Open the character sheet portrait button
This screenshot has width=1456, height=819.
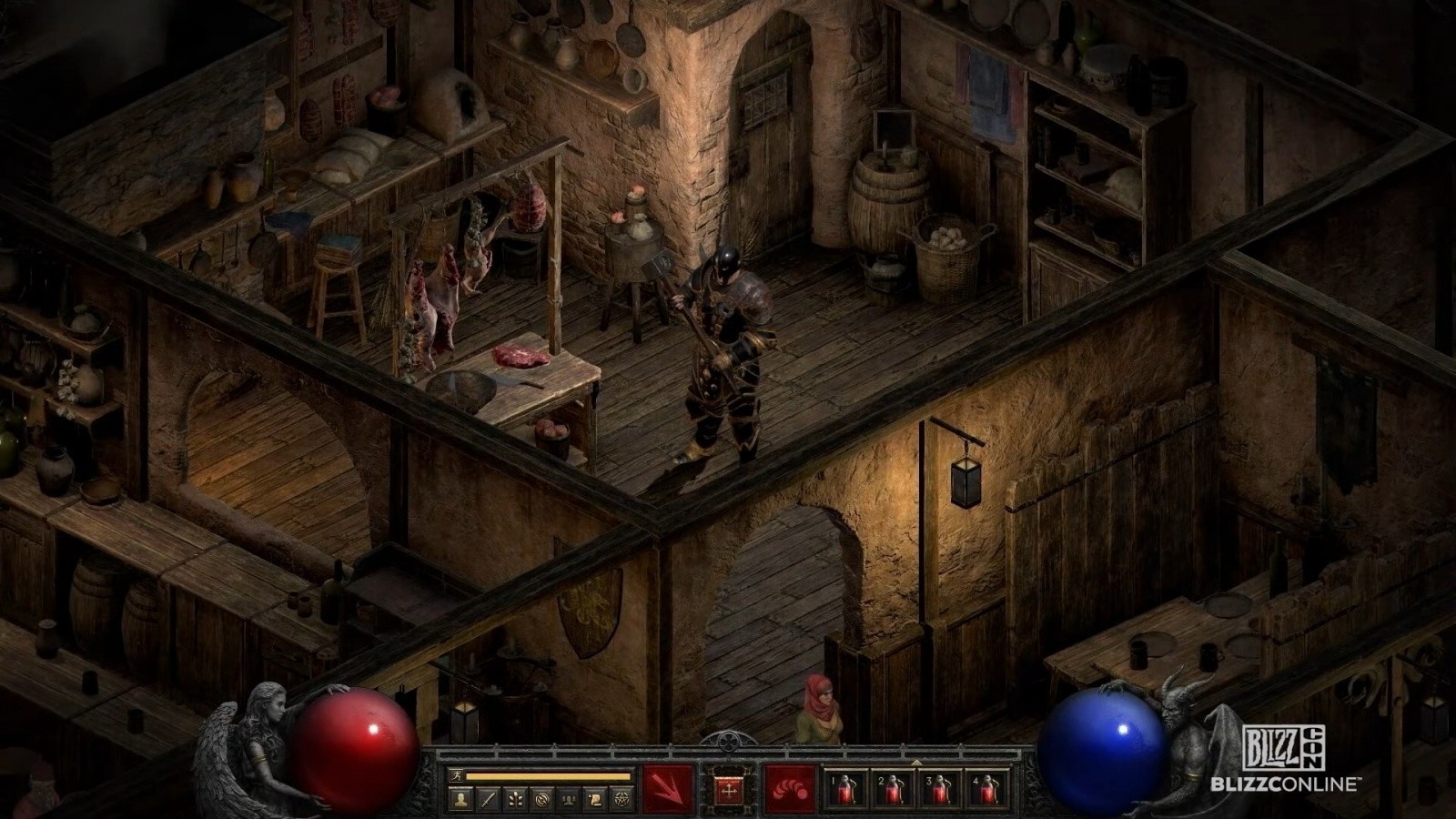click(462, 800)
